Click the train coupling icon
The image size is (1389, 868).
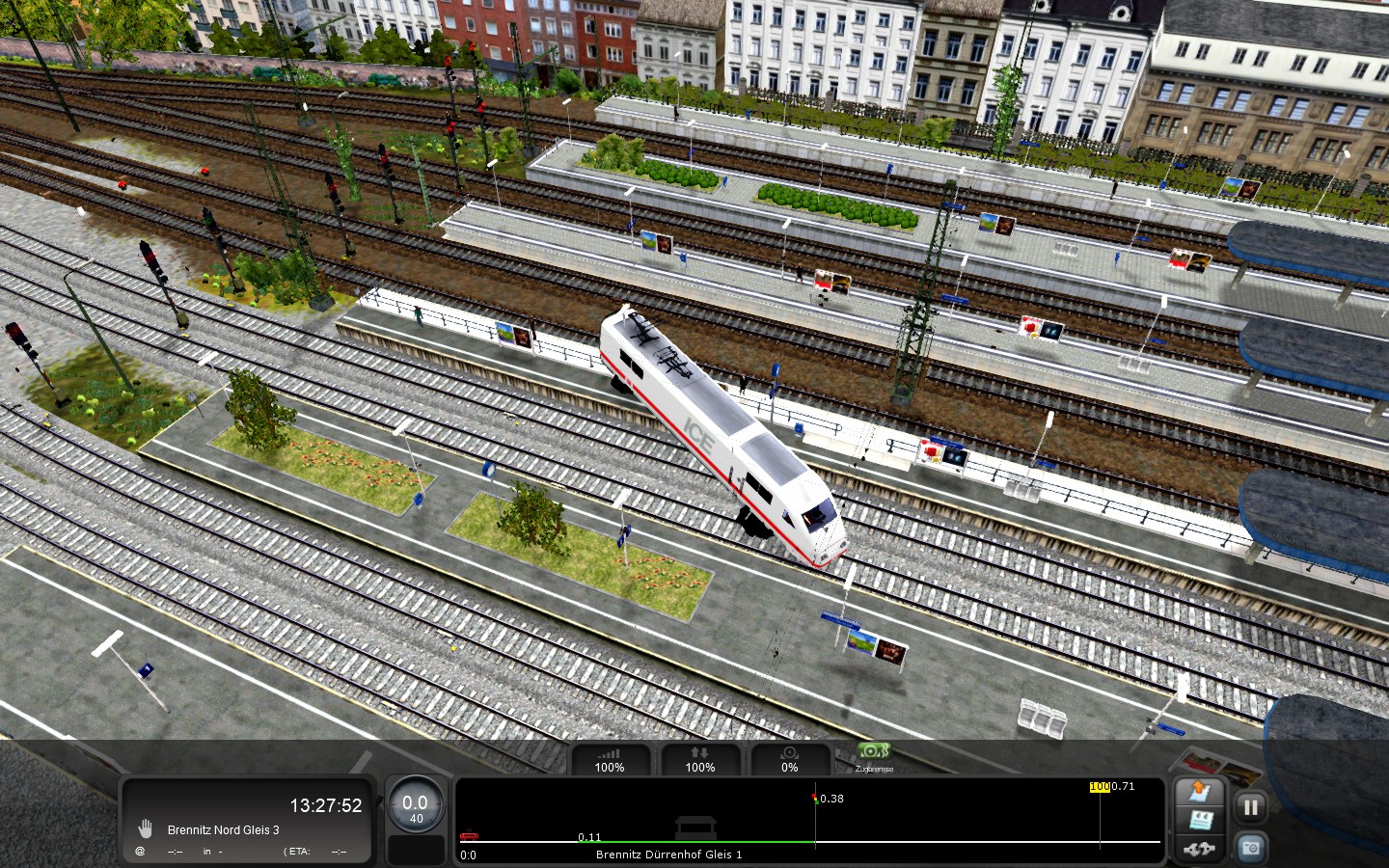pyautogui.click(x=1199, y=850)
